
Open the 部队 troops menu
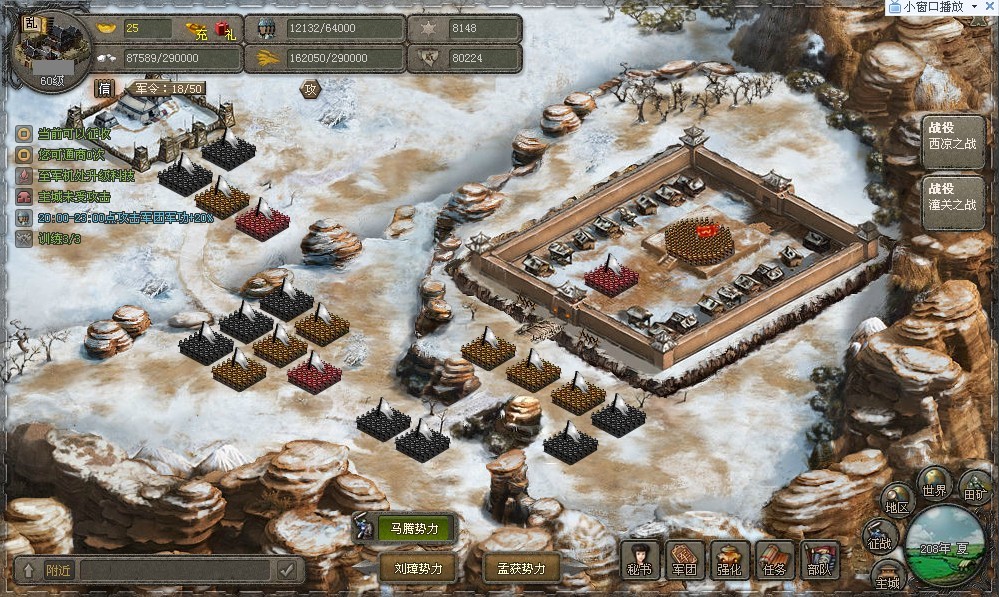click(x=820, y=560)
